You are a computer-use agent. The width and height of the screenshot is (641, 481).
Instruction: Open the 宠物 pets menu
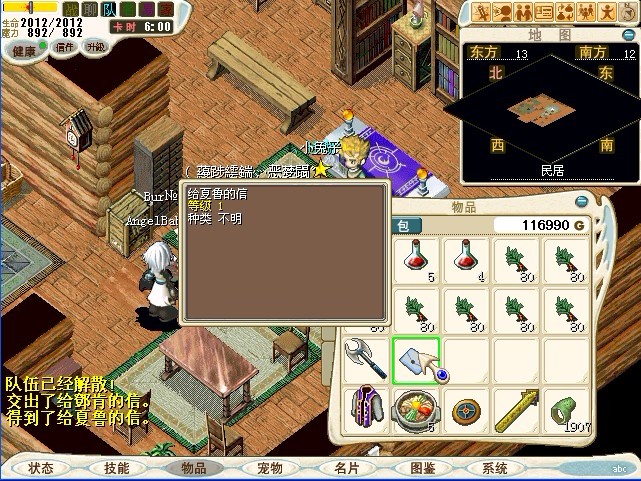coord(270,467)
